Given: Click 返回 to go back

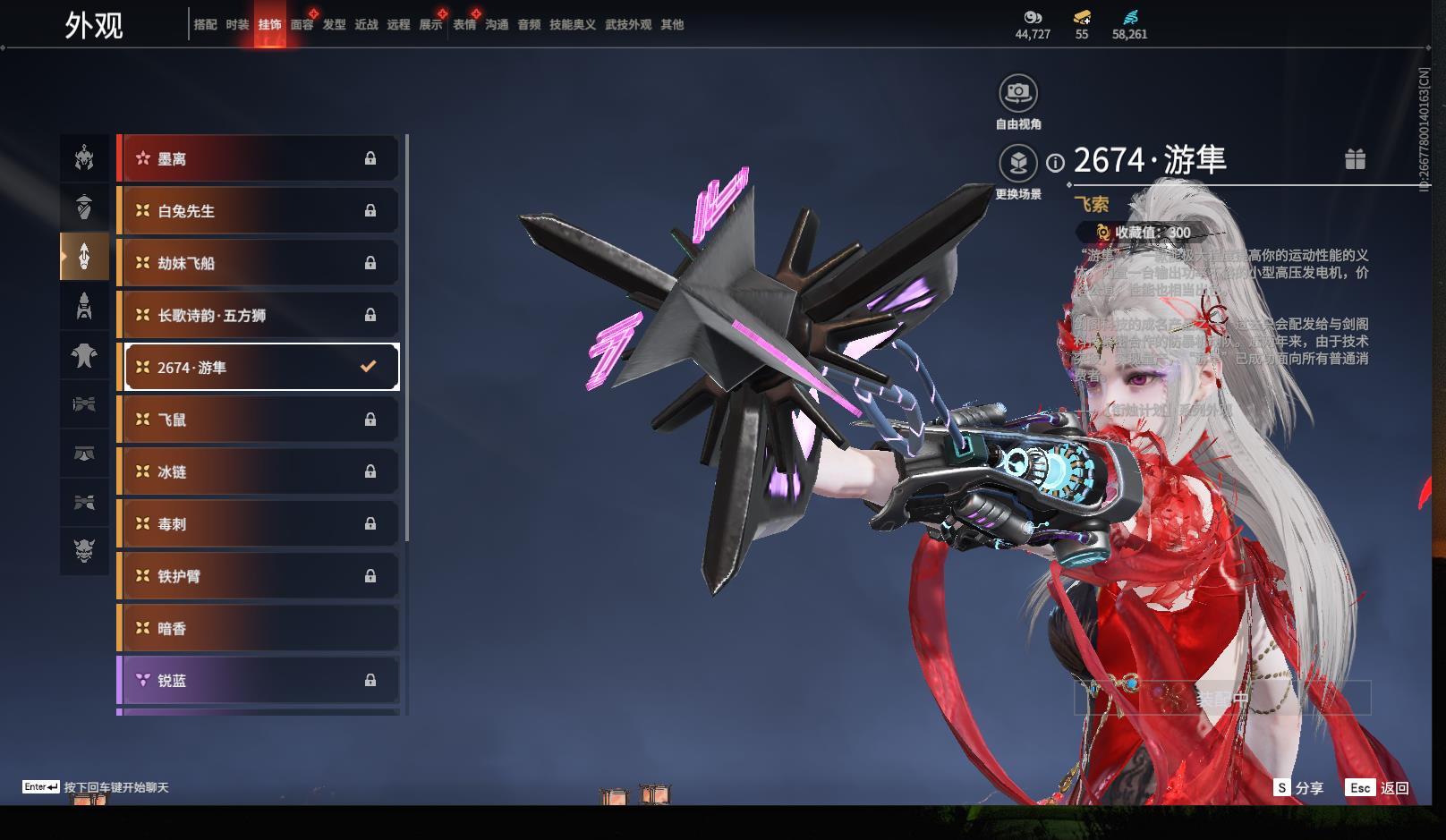Looking at the screenshot, I should click(1377, 787).
